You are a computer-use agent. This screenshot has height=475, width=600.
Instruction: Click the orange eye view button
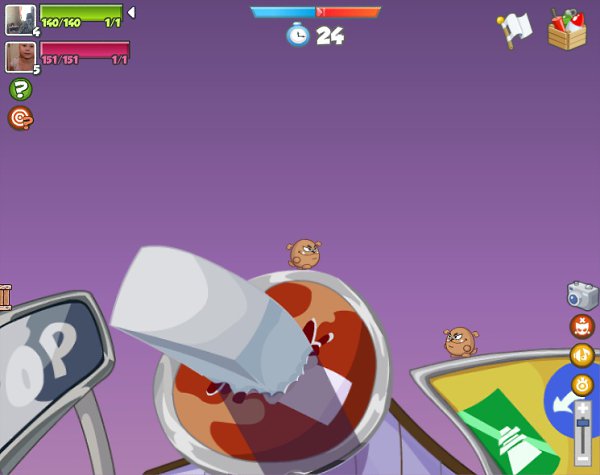[582, 384]
